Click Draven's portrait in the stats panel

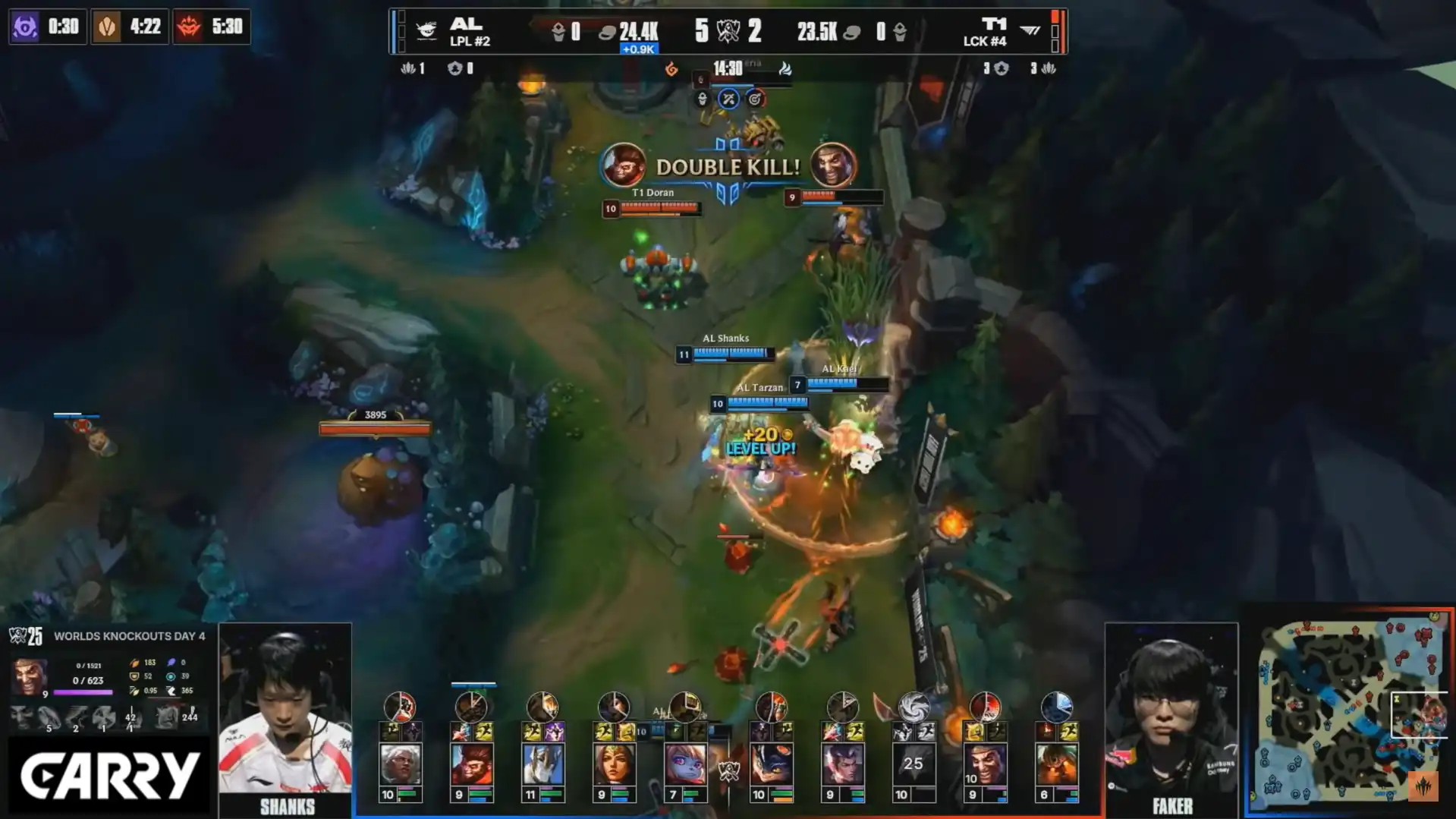point(30,676)
